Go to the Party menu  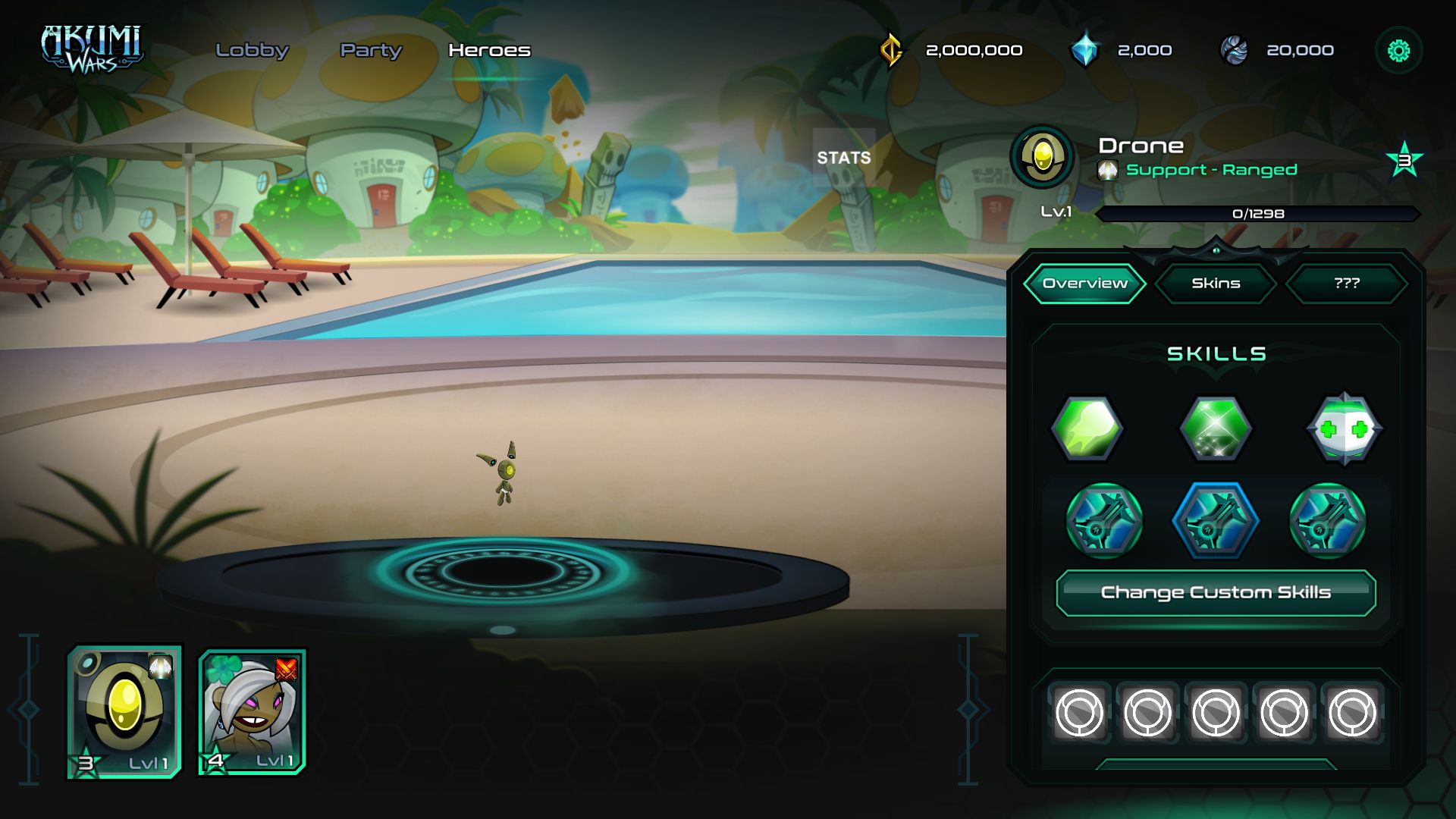371,50
